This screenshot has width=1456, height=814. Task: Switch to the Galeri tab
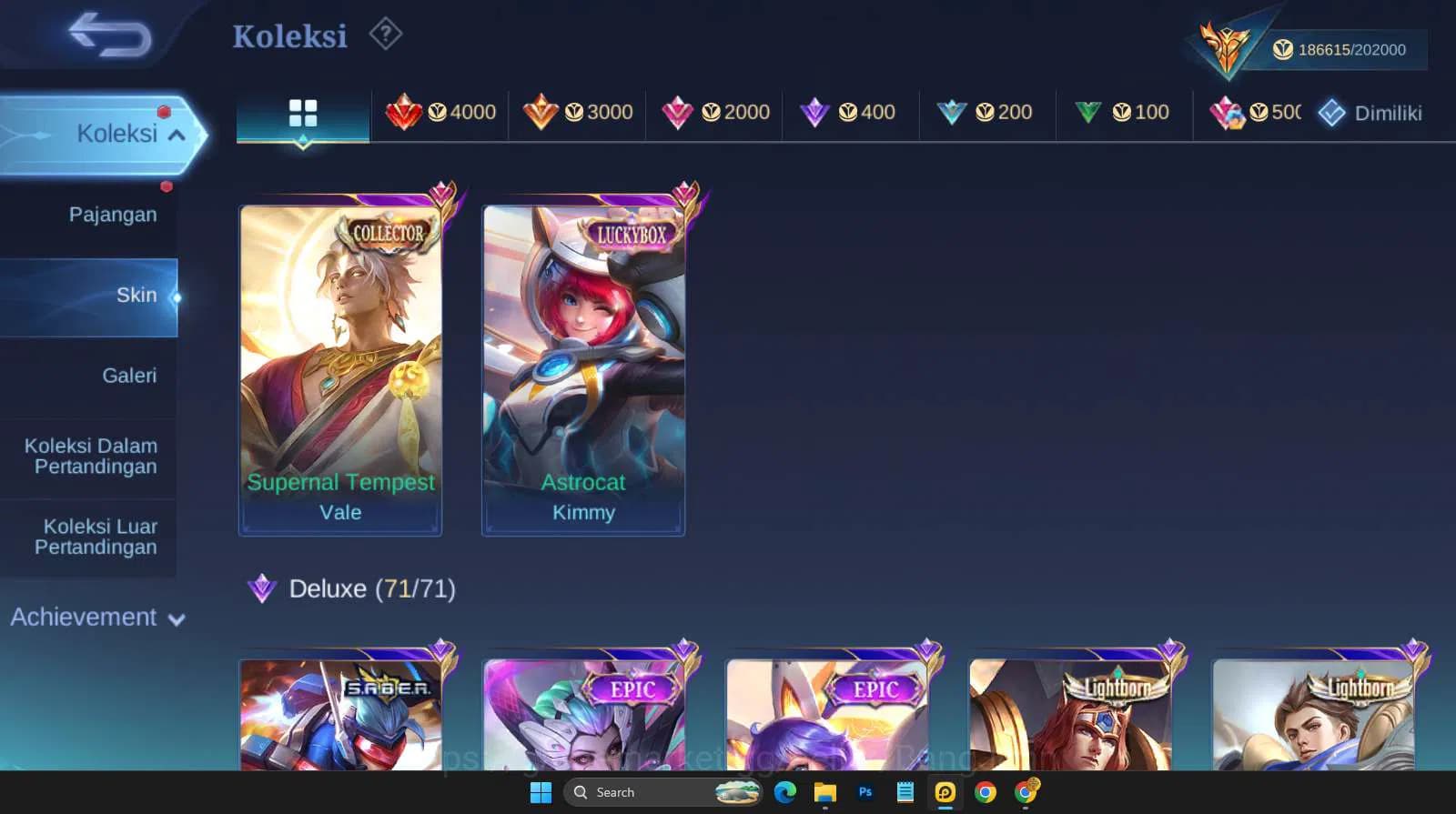(x=129, y=375)
